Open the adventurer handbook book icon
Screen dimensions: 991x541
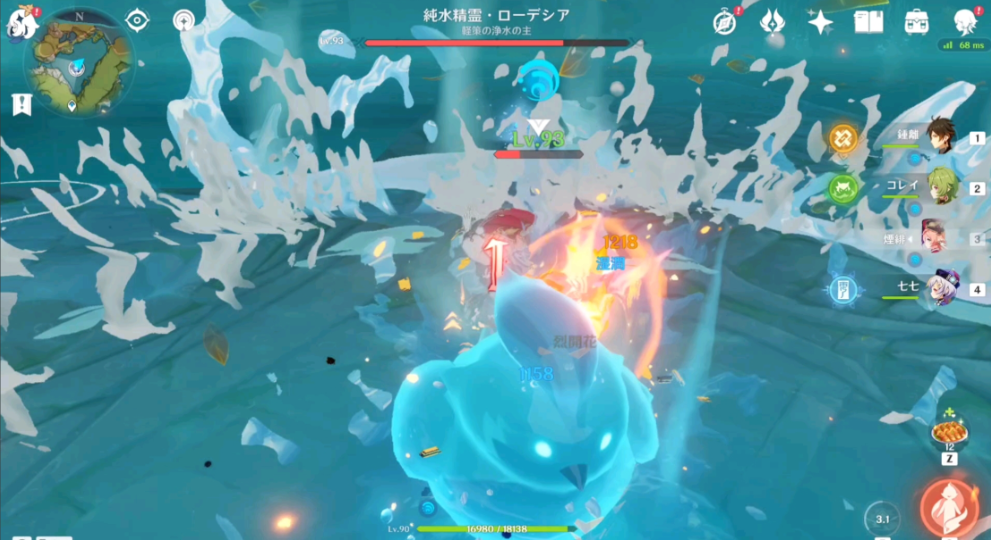point(867,22)
